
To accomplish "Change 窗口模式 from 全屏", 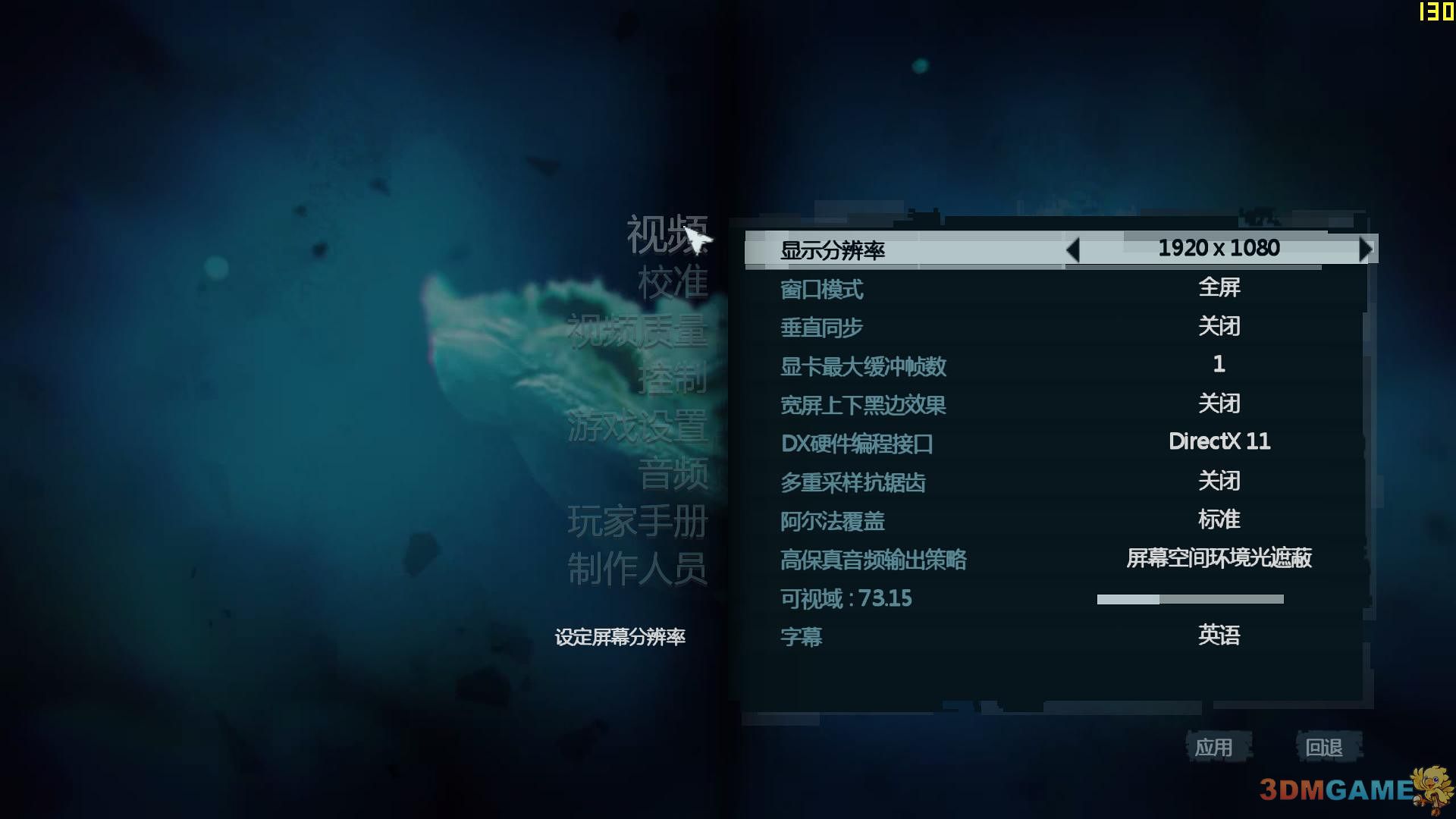I will [x=1220, y=287].
